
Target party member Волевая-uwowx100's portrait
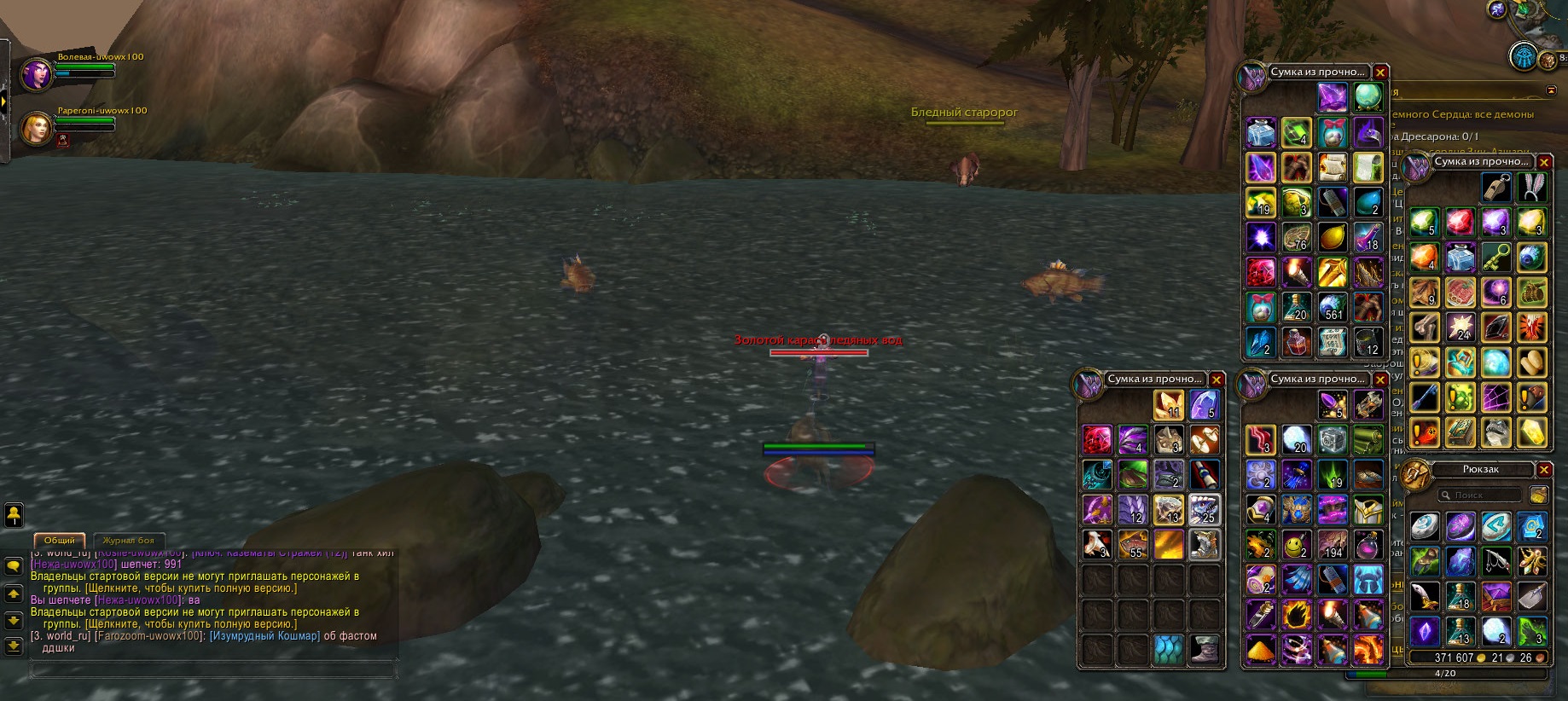37,74
